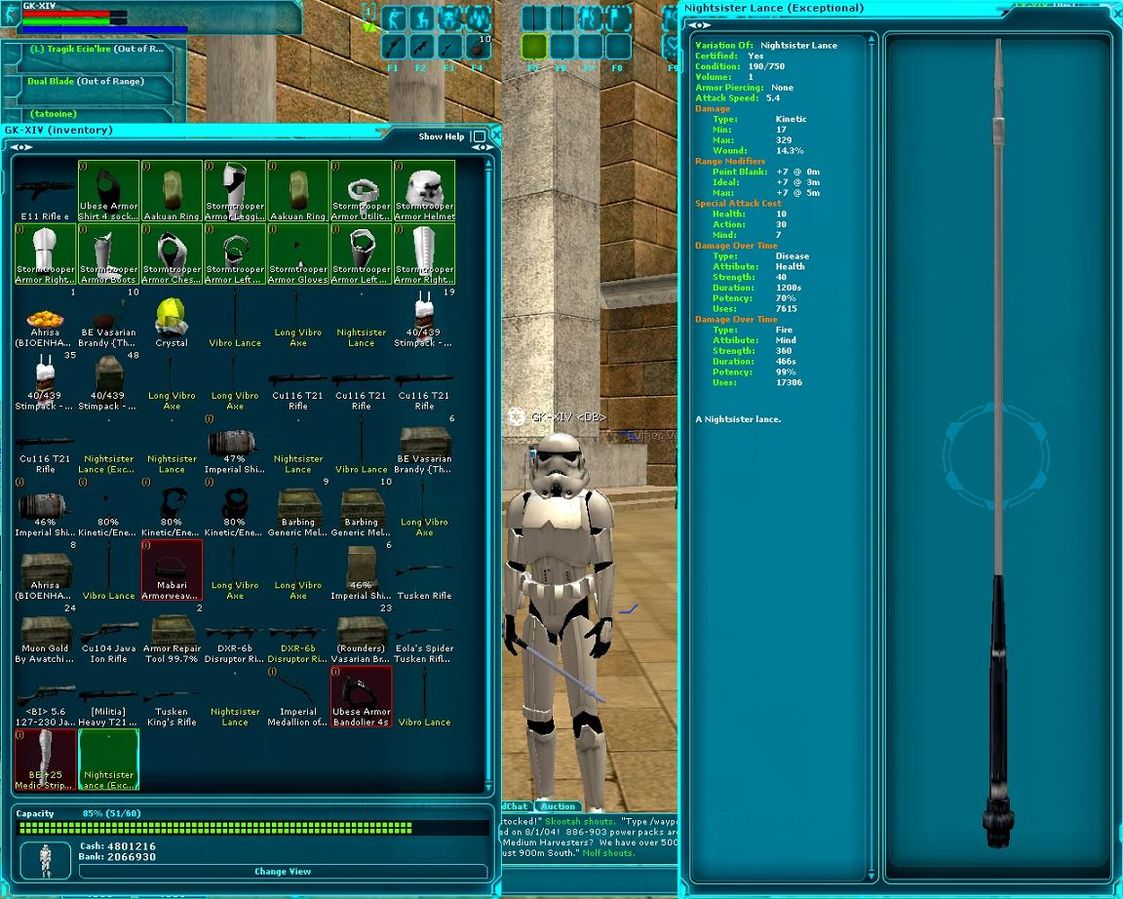The height and width of the screenshot is (899, 1123).
Task: Select group member Tragik Ecin'kre
Action: tap(95, 49)
